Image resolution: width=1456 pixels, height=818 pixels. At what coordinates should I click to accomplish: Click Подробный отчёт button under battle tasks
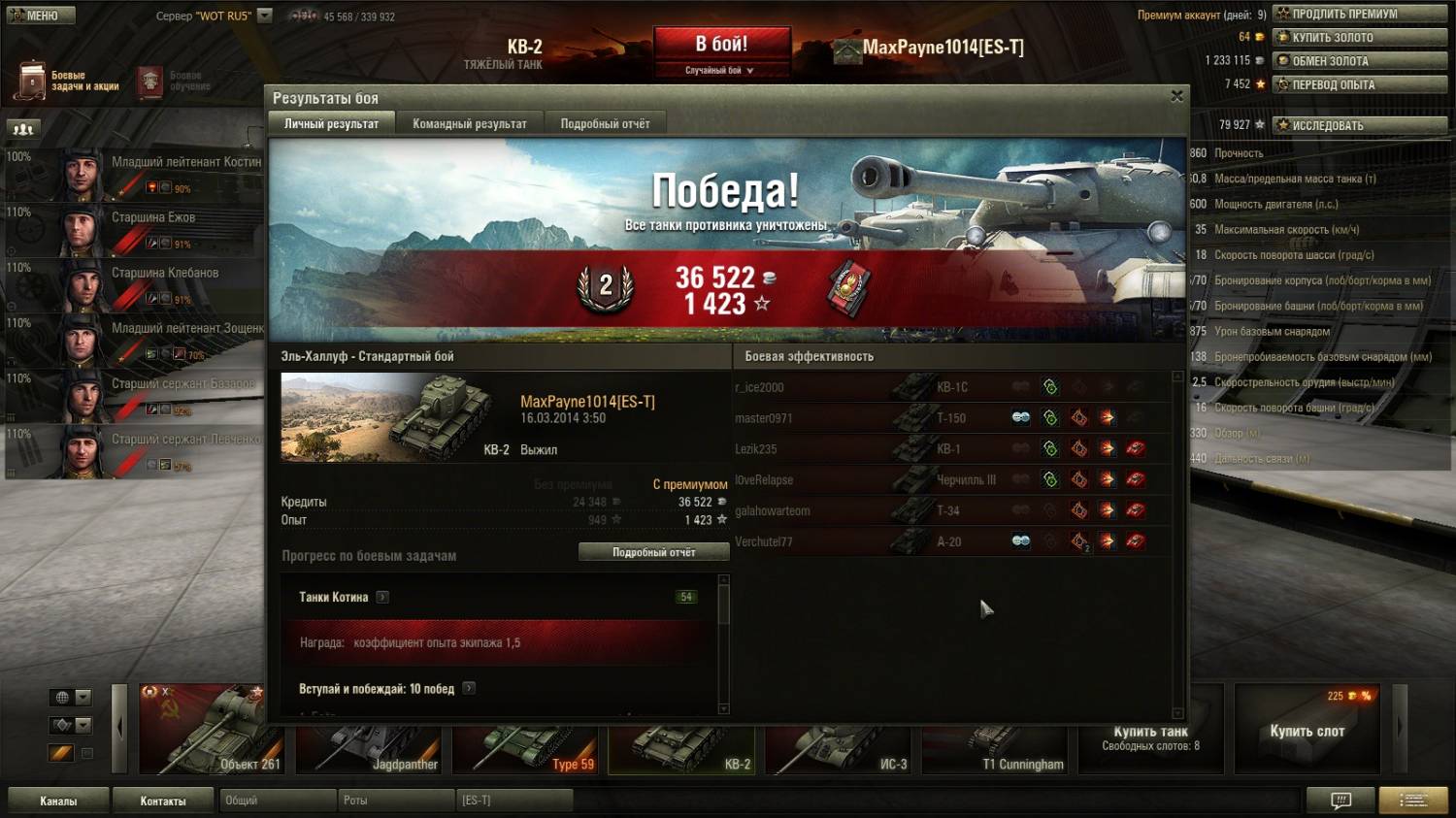pyautogui.click(x=653, y=552)
